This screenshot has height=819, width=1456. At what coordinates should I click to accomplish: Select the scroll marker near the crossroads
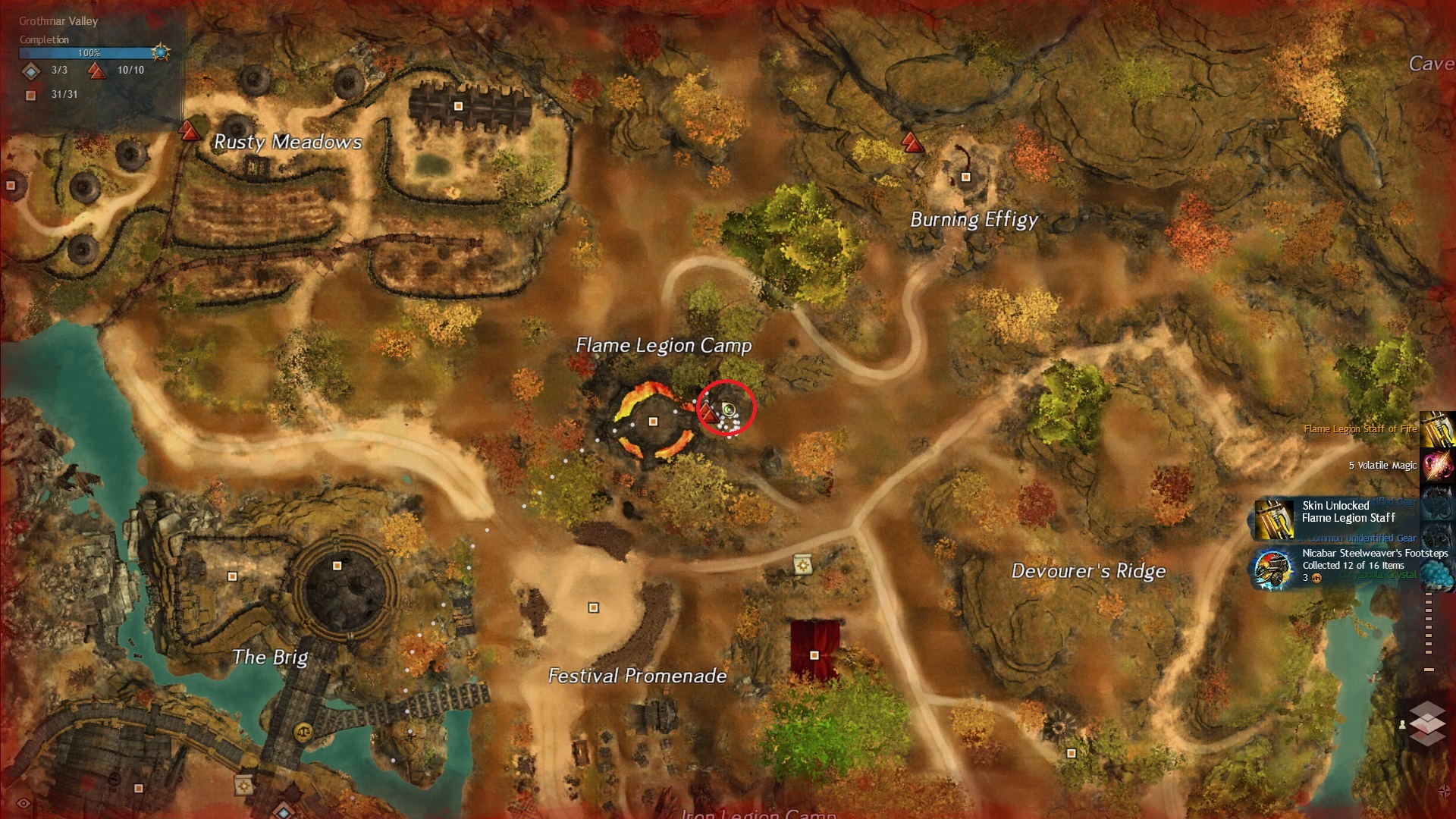point(802,564)
